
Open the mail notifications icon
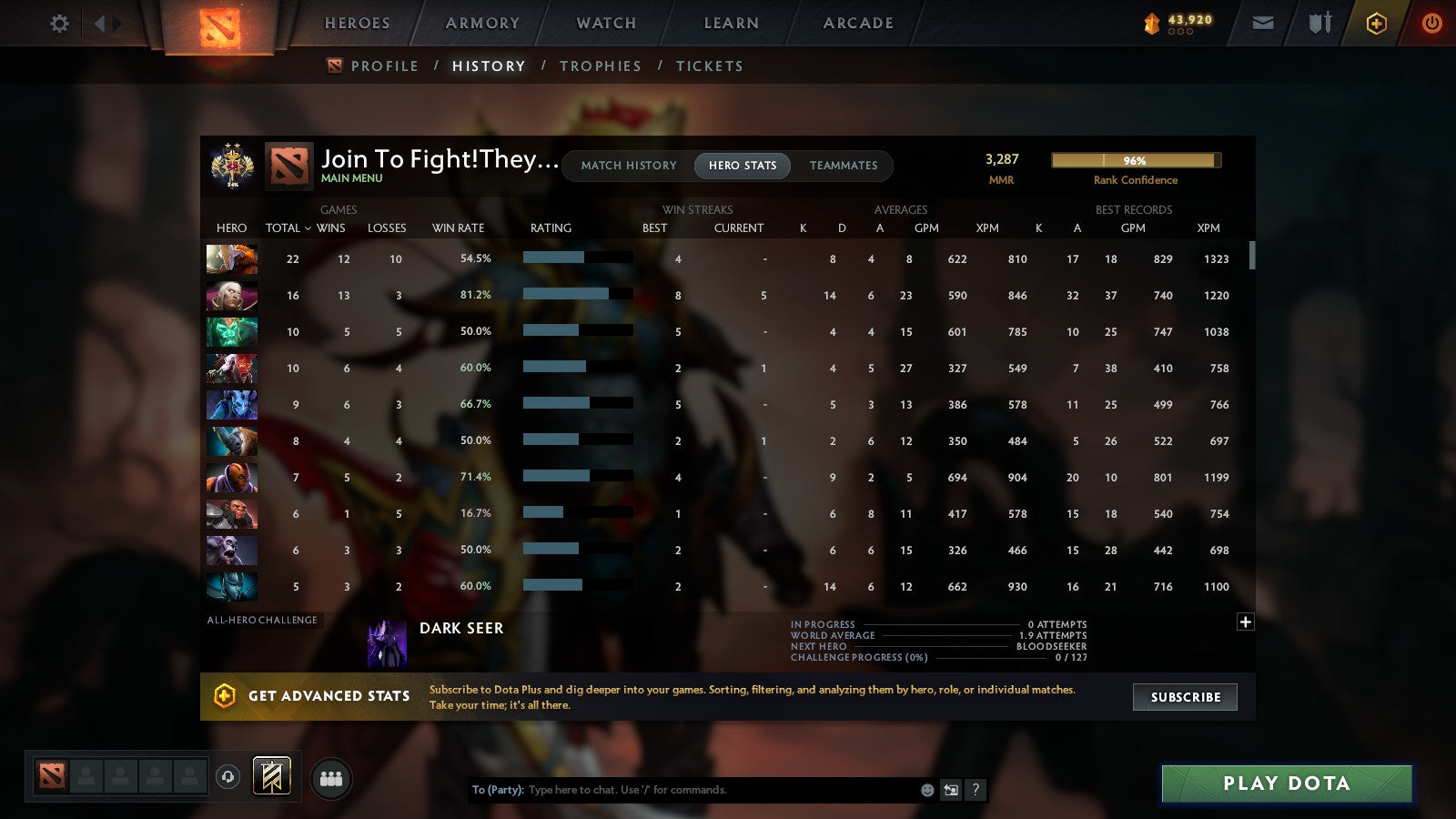1263,24
